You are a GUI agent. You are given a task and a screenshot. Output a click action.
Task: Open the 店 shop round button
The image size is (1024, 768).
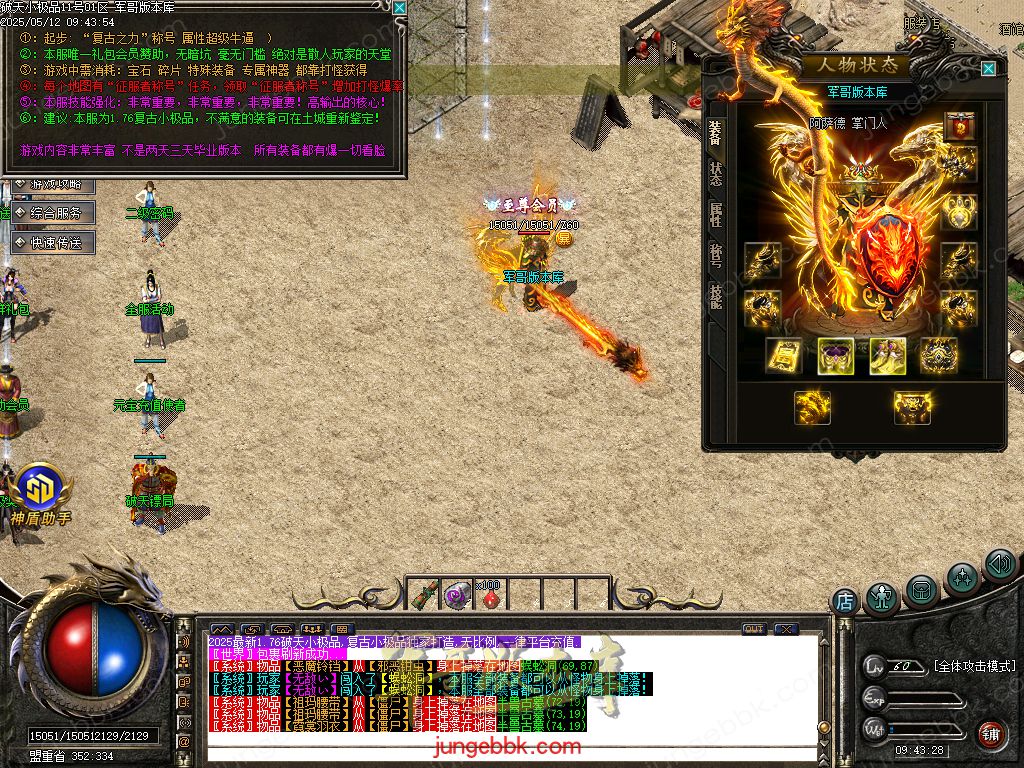click(x=845, y=601)
